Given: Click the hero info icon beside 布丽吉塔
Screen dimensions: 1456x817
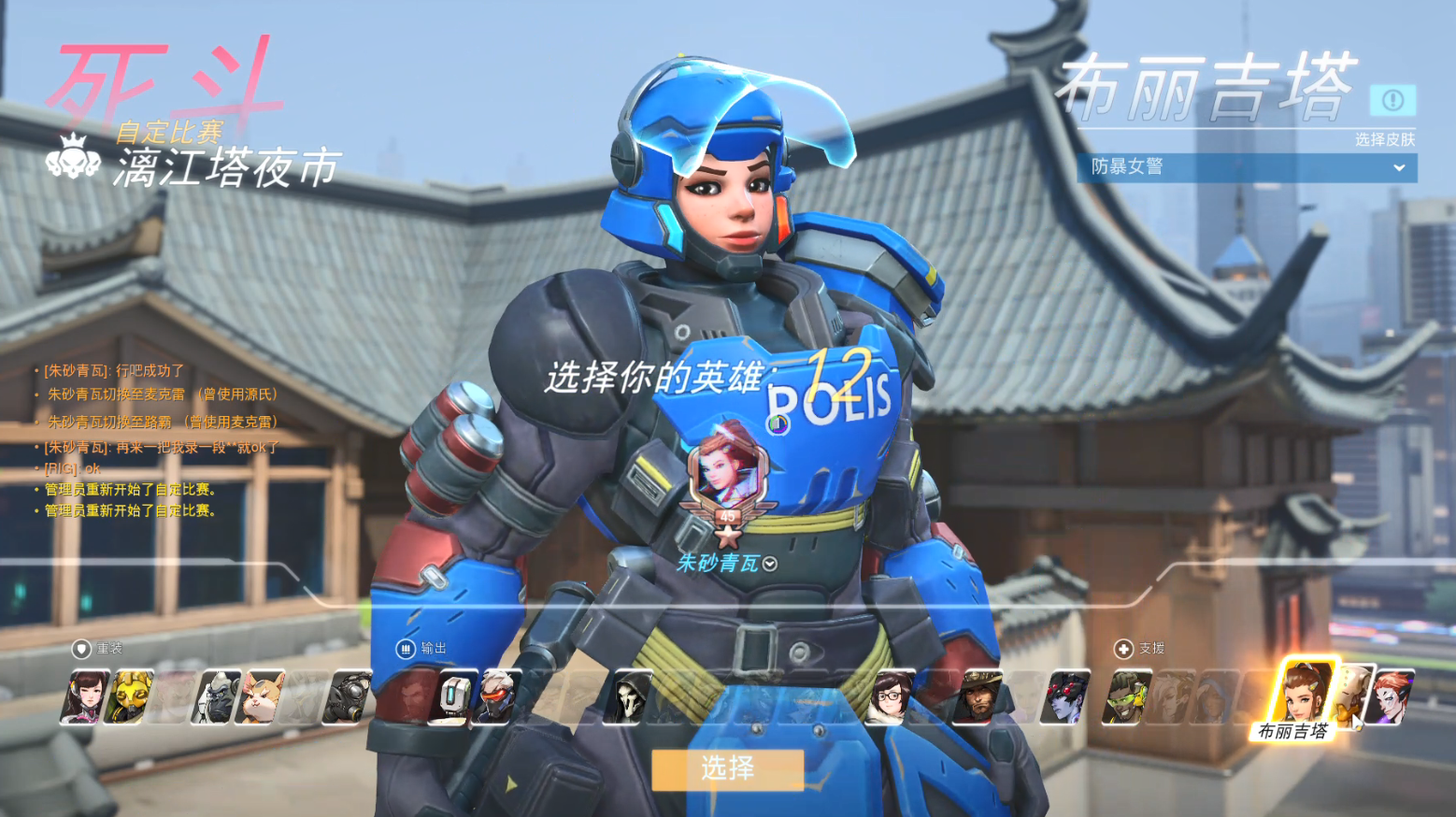Looking at the screenshot, I should (x=1392, y=100).
